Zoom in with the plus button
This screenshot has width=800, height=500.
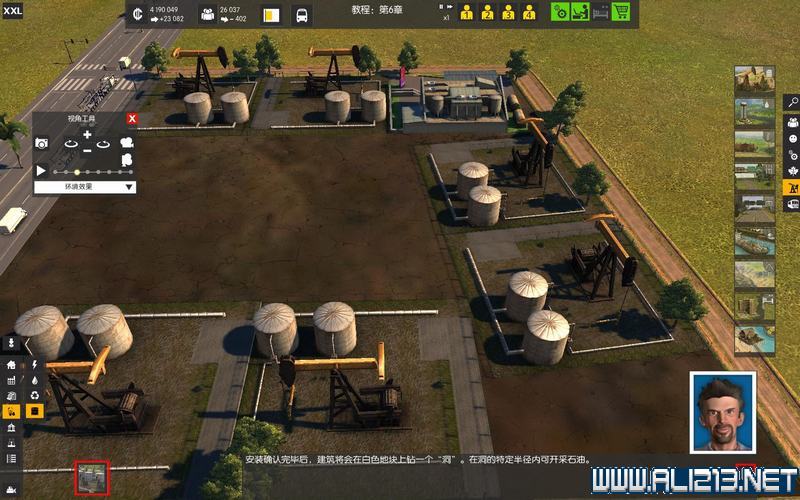click(87, 134)
